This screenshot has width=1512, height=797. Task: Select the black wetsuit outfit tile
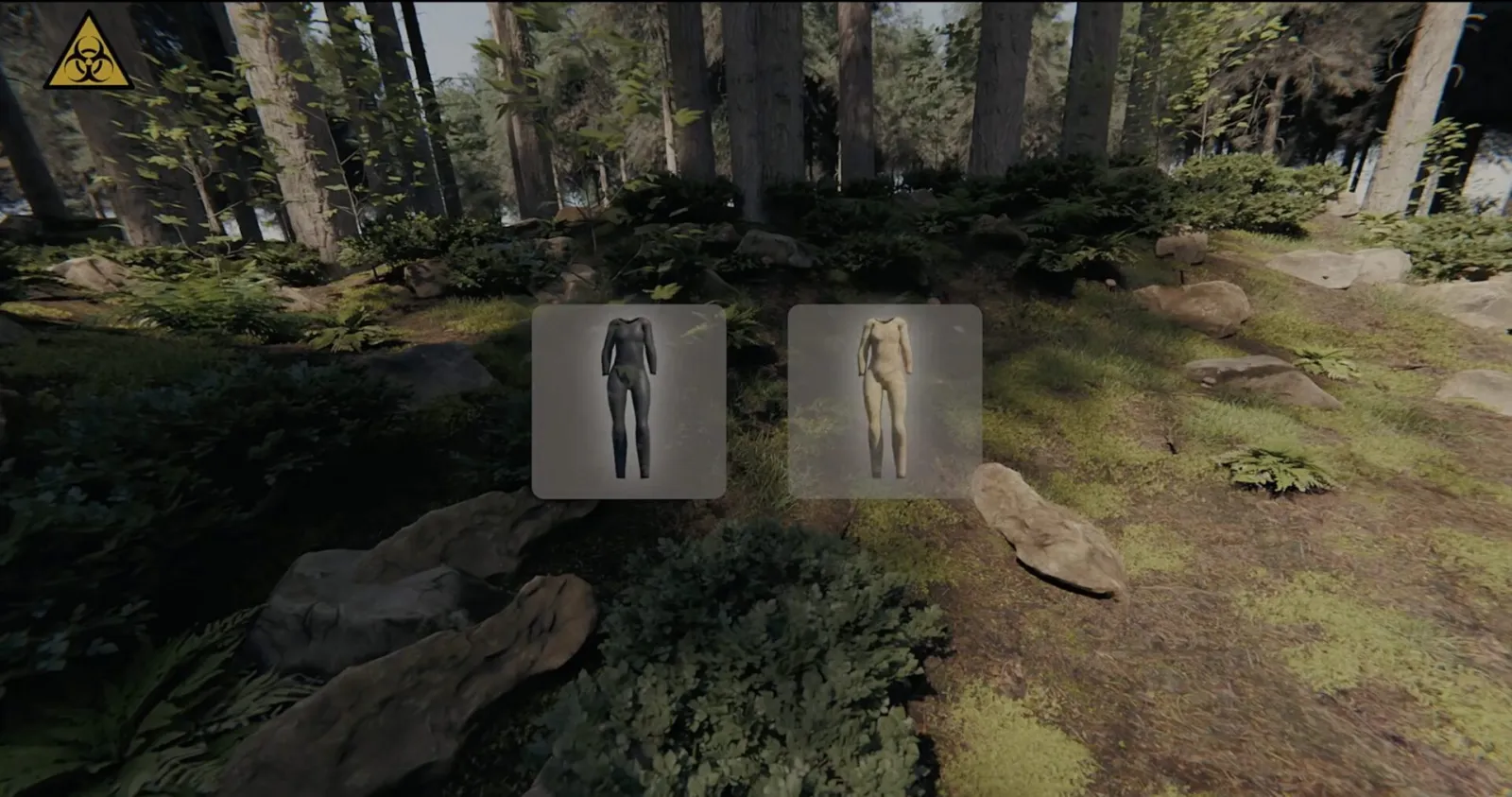point(628,401)
